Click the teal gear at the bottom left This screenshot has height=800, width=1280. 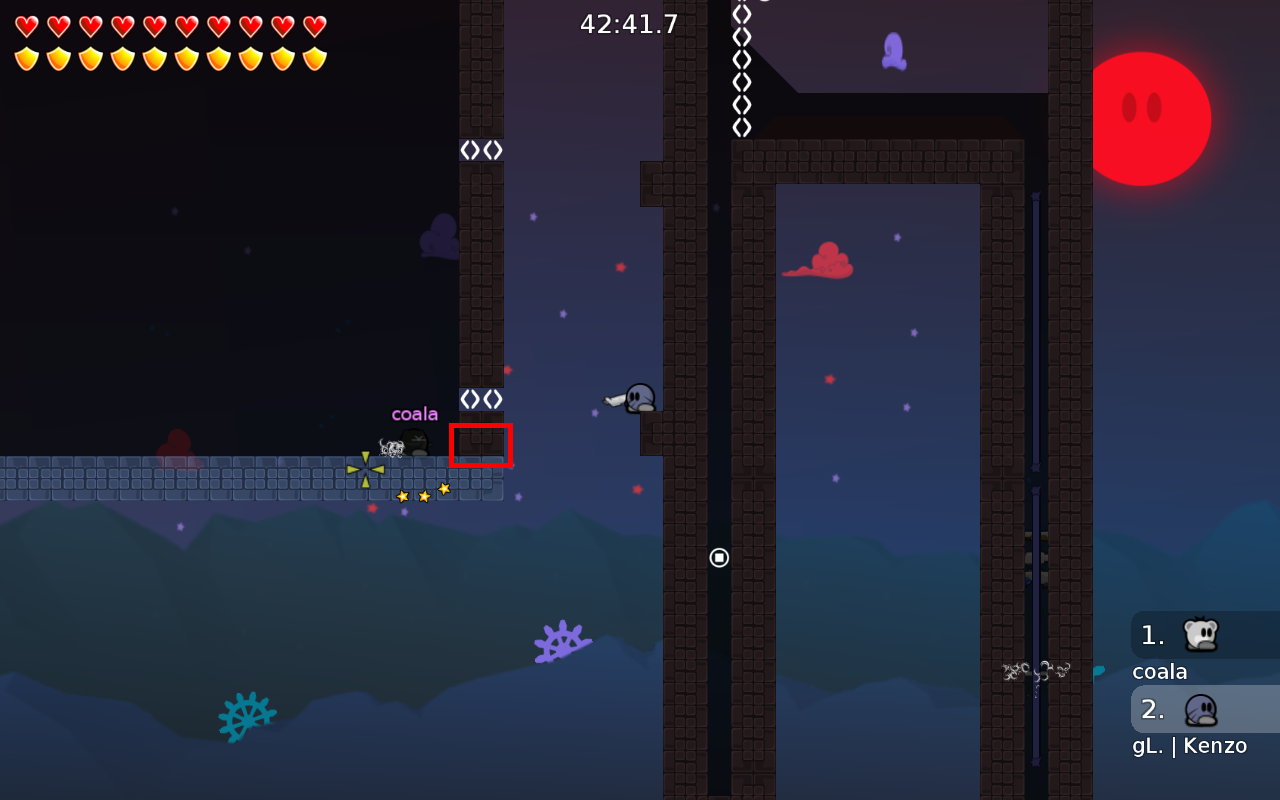[x=245, y=716]
